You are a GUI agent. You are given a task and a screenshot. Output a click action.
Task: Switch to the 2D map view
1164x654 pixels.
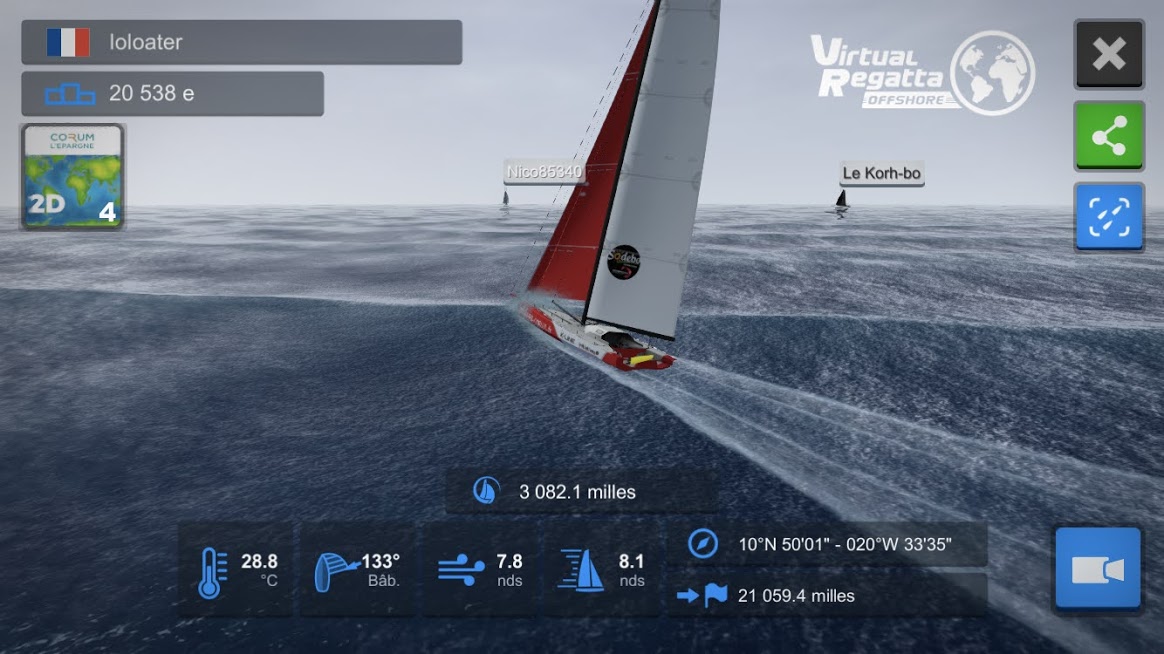point(72,177)
